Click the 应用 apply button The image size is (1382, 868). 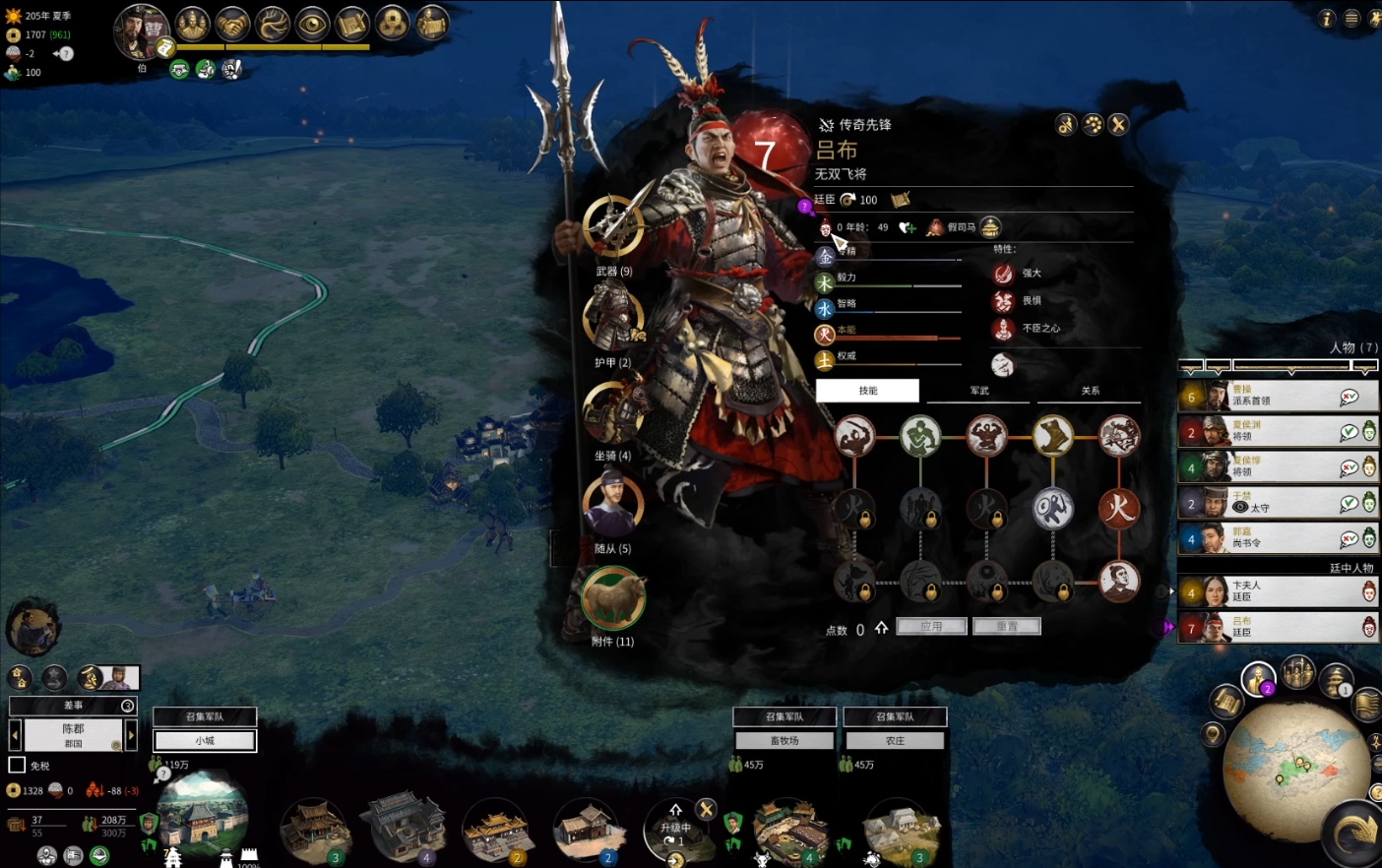(931, 627)
